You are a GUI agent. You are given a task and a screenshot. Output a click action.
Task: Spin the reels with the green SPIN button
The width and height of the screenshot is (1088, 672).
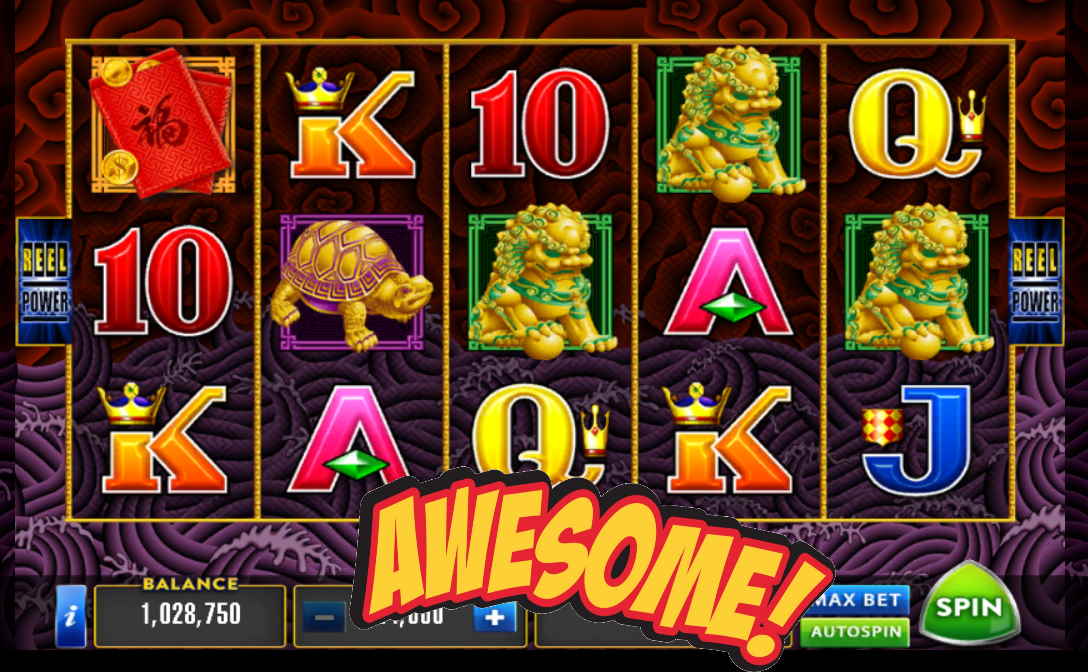point(967,607)
